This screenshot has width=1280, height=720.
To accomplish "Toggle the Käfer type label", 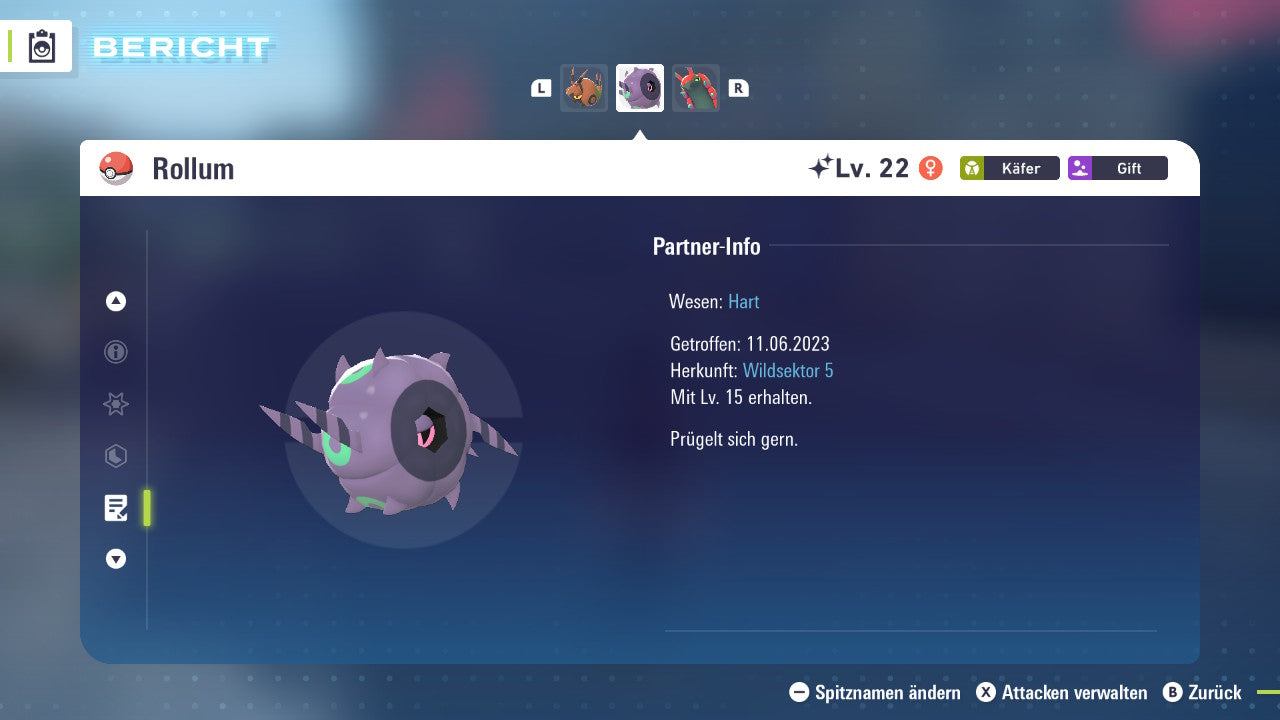I will [x=1022, y=168].
